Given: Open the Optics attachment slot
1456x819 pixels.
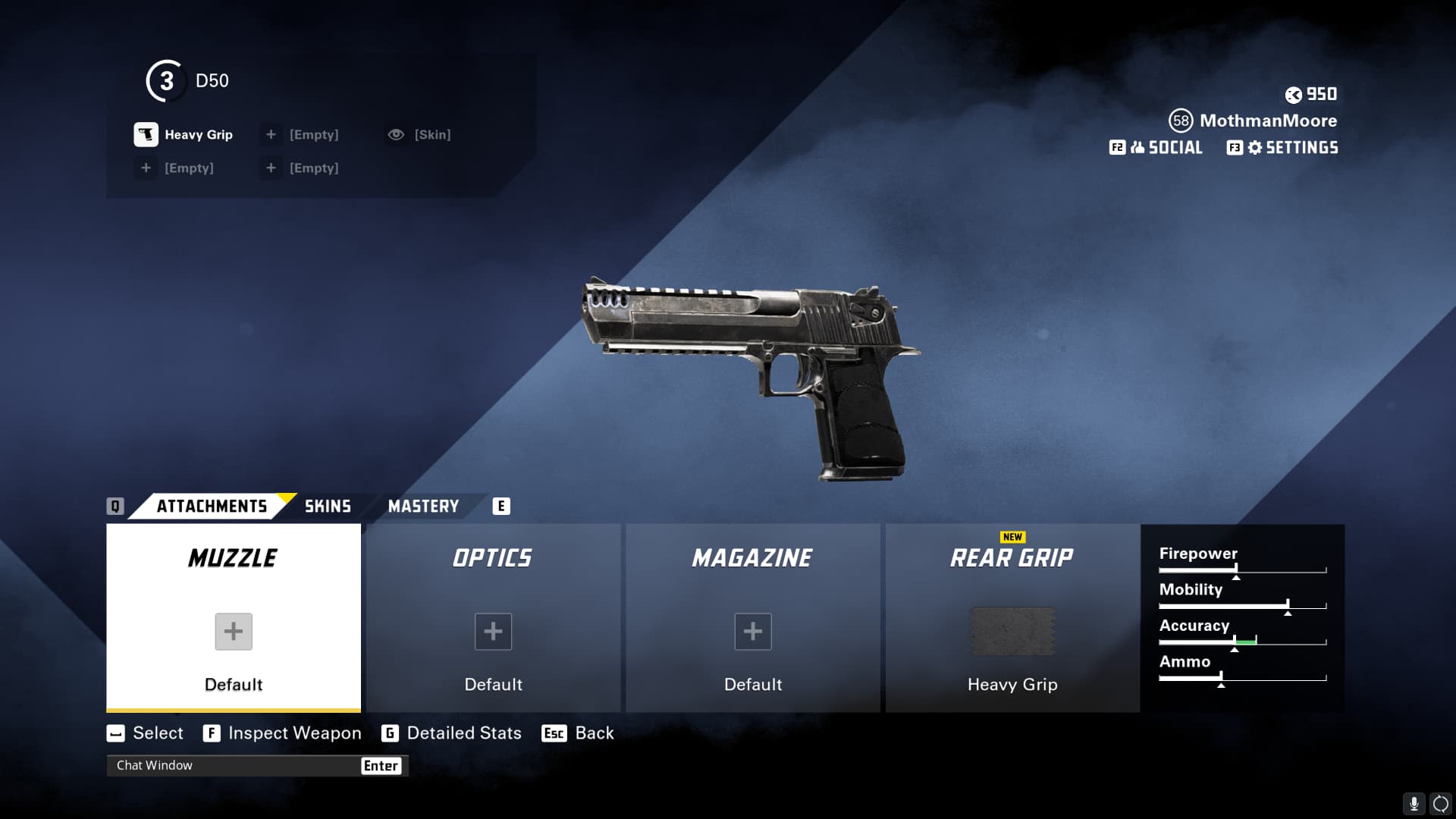Looking at the screenshot, I should [x=493, y=618].
